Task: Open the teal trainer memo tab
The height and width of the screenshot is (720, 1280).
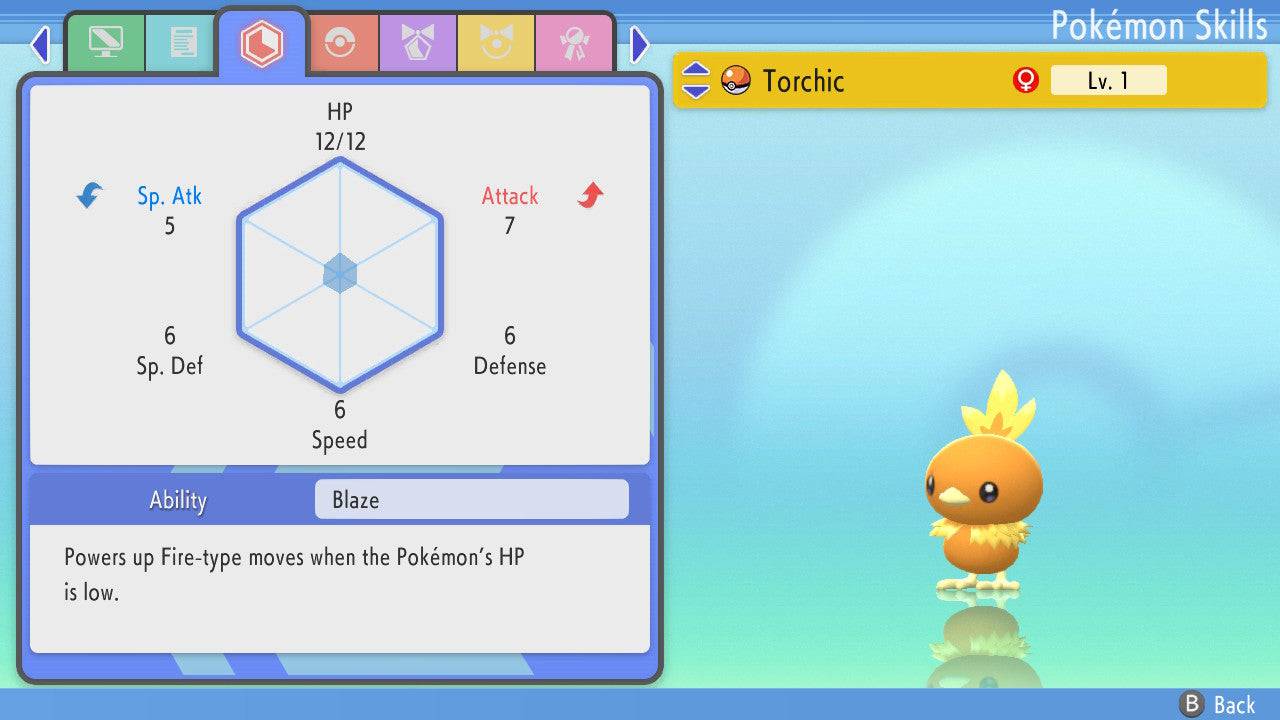Action: pyautogui.click(x=183, y=43)
